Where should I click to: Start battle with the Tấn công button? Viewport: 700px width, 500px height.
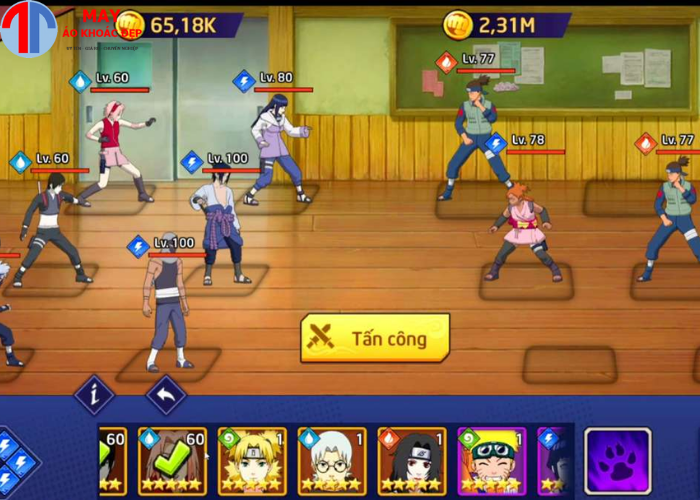[x=375, y=338]
